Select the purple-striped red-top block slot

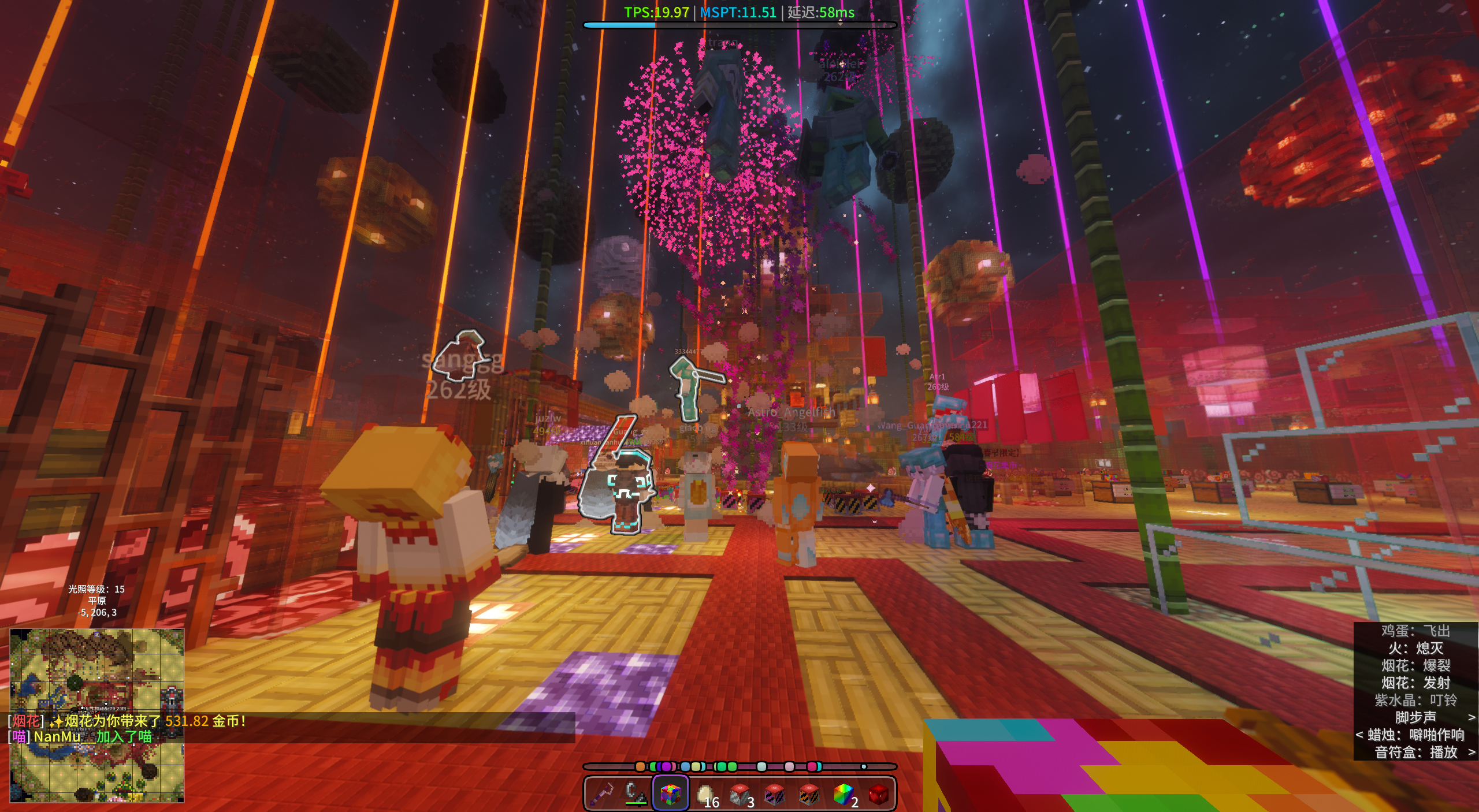pyautogui.click(x=774, y=794)
